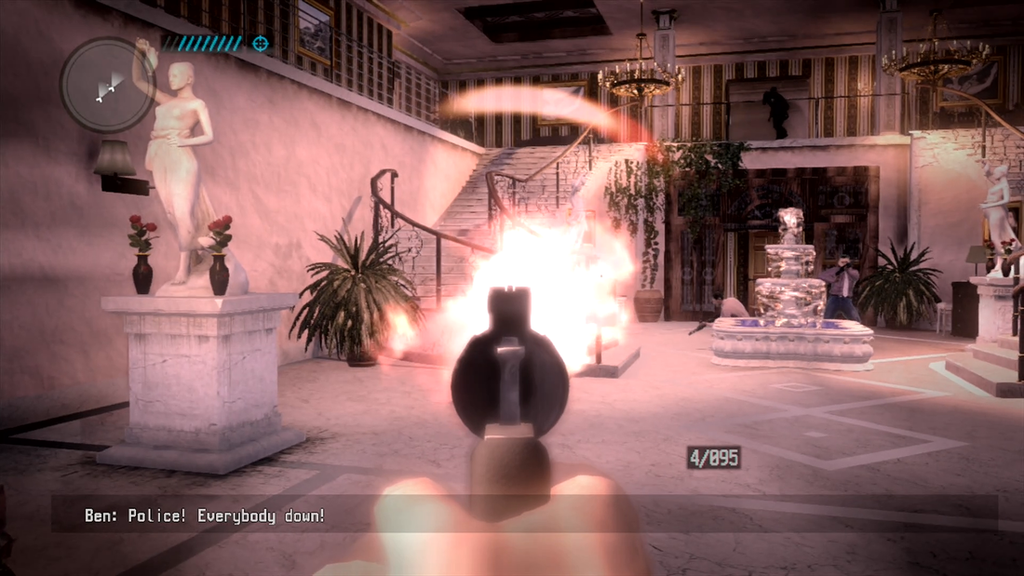Select the blue crosshair target icon
Viewport: 1024px width, 576px height.
point(261,43)
